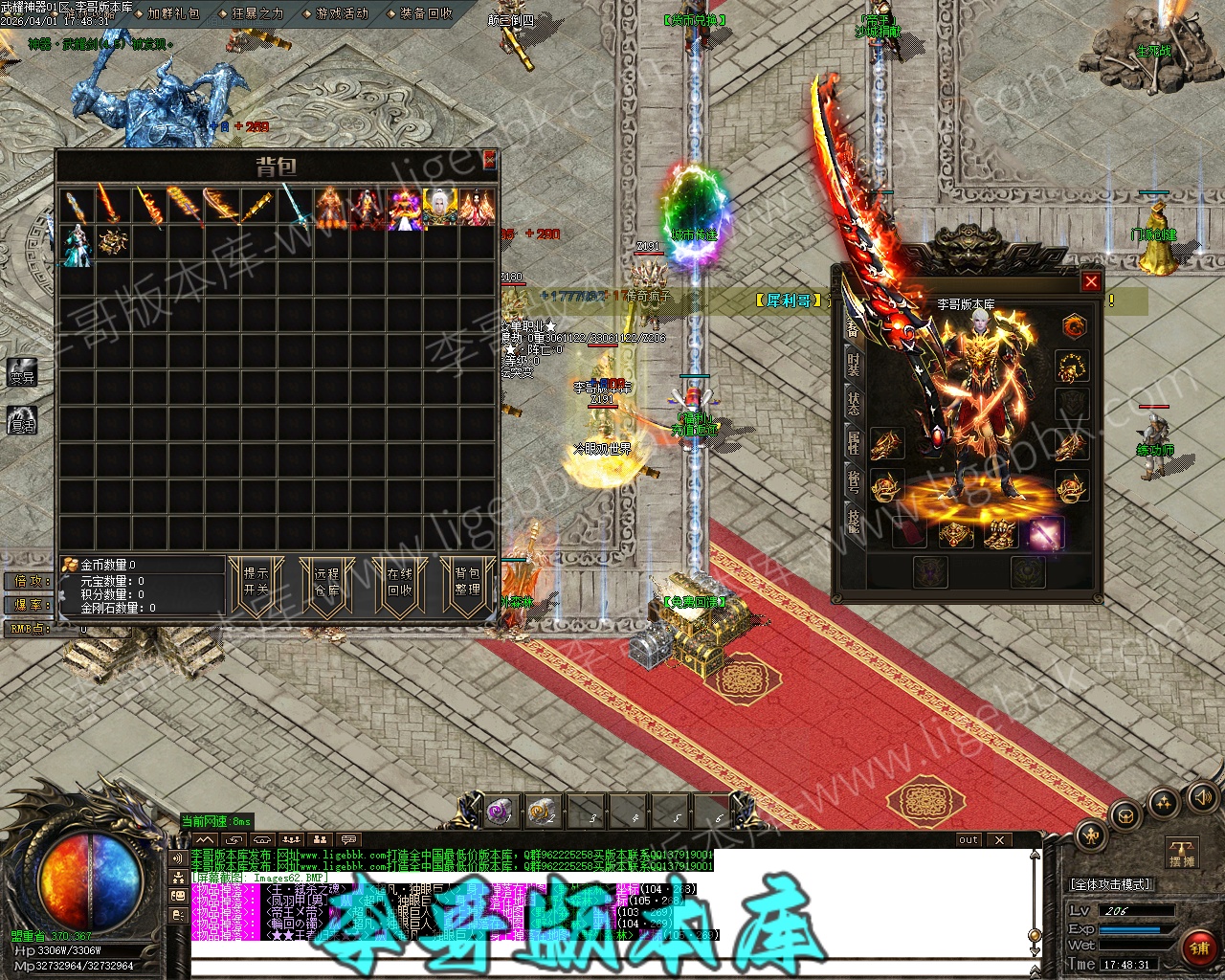Image resolution: width=1225 pixels, height=980 pixels.
Task: Select the teal-robed costume item in bag
Action: click(x=77, y=244)
